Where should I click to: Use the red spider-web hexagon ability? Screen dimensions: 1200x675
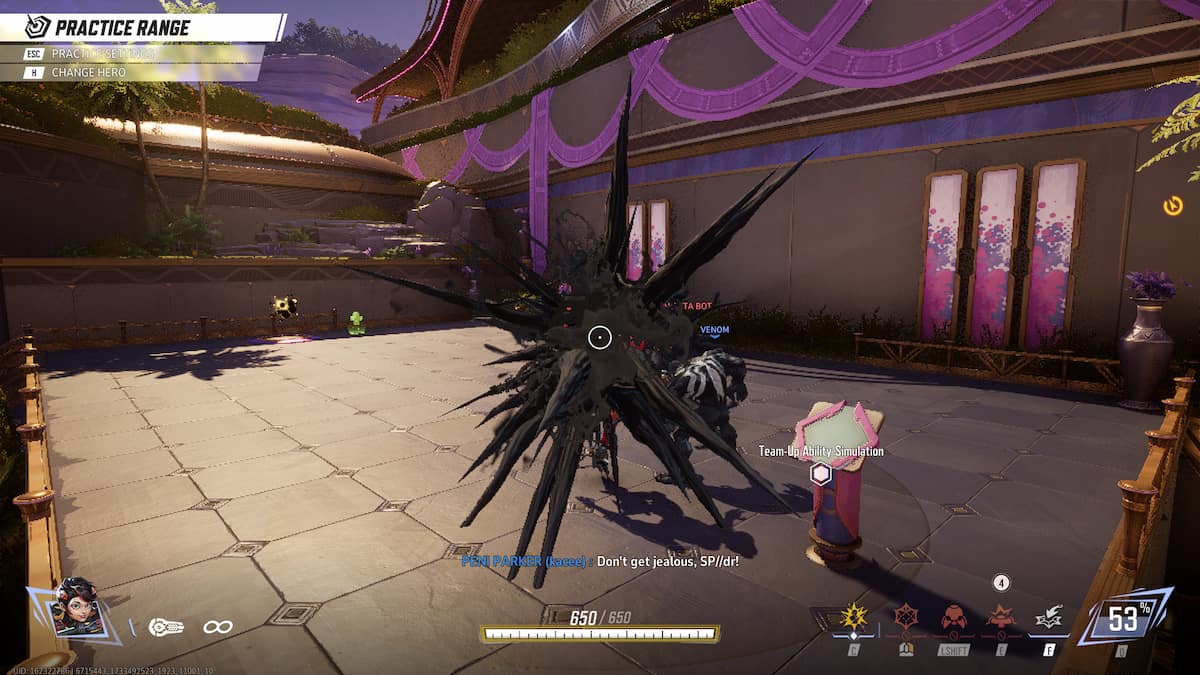[x=907, y=616]
